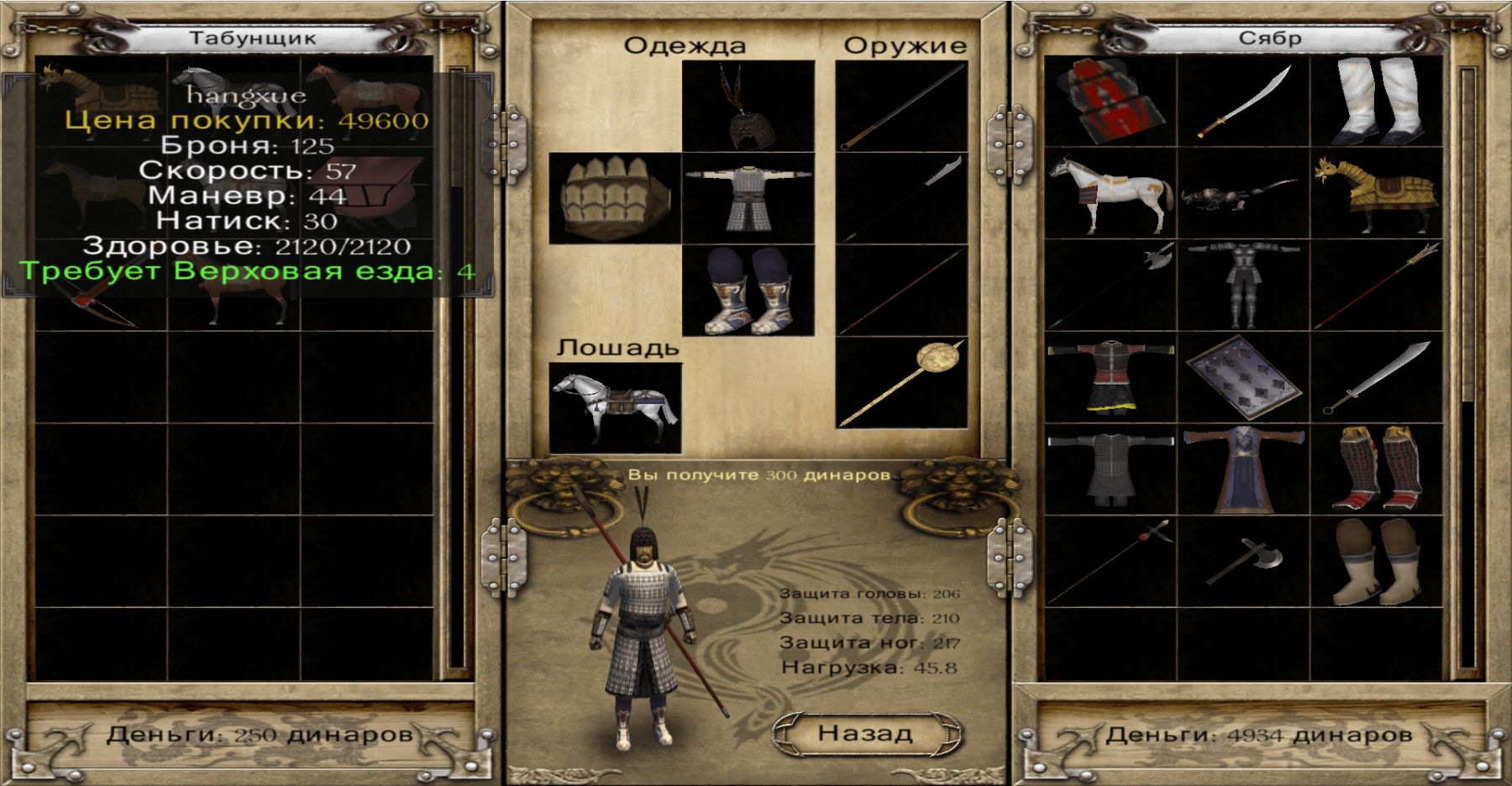This screenshot has width=1512, height=786.
Task: Pick the red tunic armor in inventory
Action: 1110,378
